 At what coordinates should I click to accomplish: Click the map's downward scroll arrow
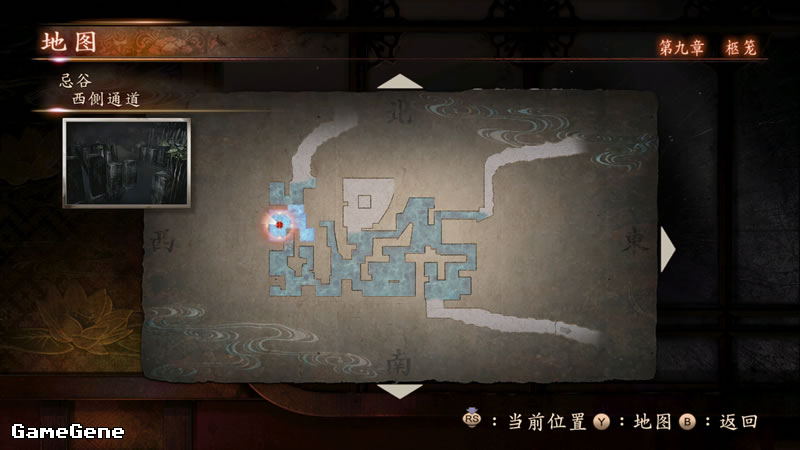point(399,390)
